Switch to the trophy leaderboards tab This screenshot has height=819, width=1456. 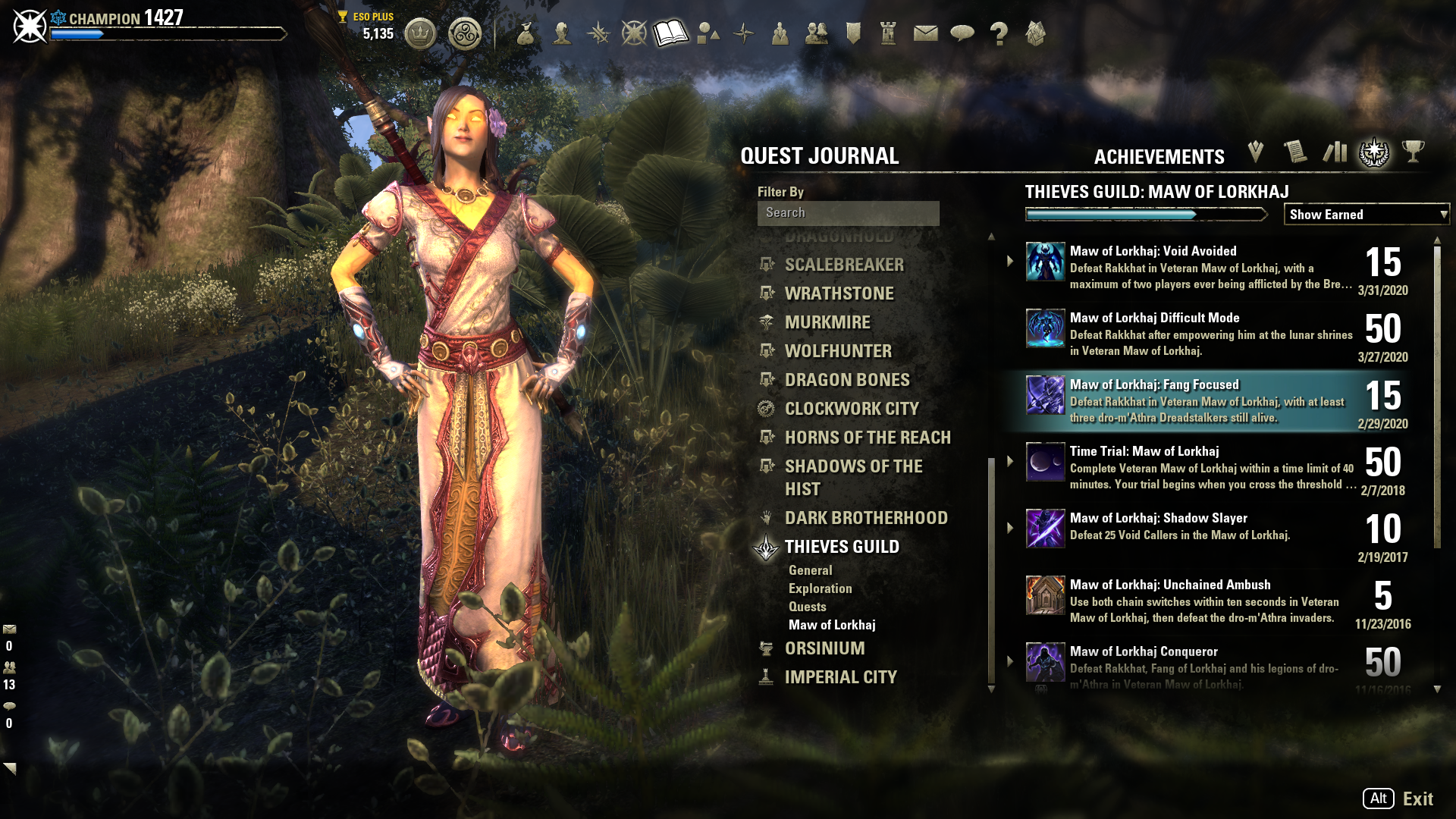(1413, 152)
